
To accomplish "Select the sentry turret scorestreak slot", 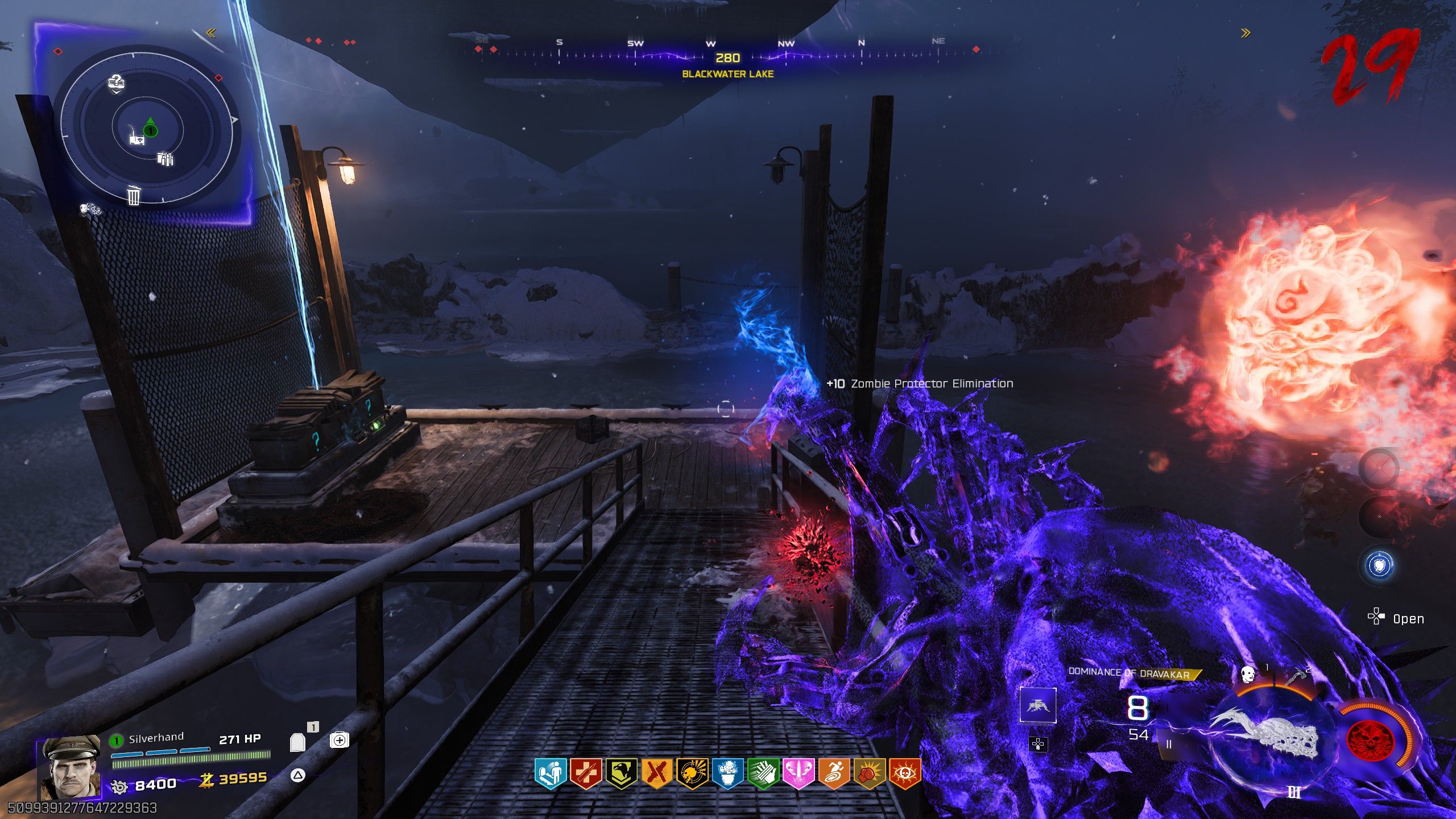I will point(1038,705).
